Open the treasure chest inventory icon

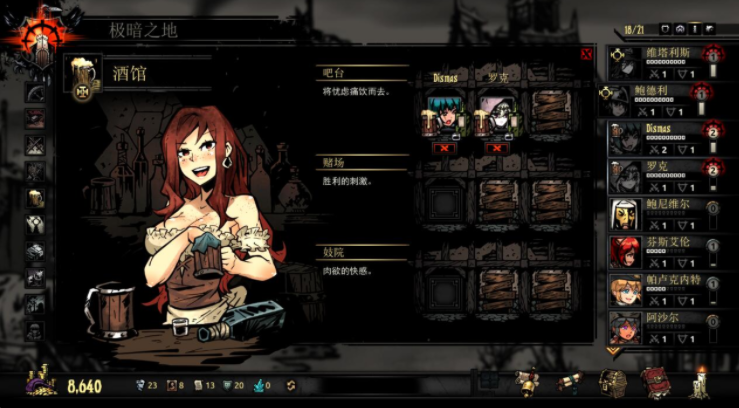point(613,384)
